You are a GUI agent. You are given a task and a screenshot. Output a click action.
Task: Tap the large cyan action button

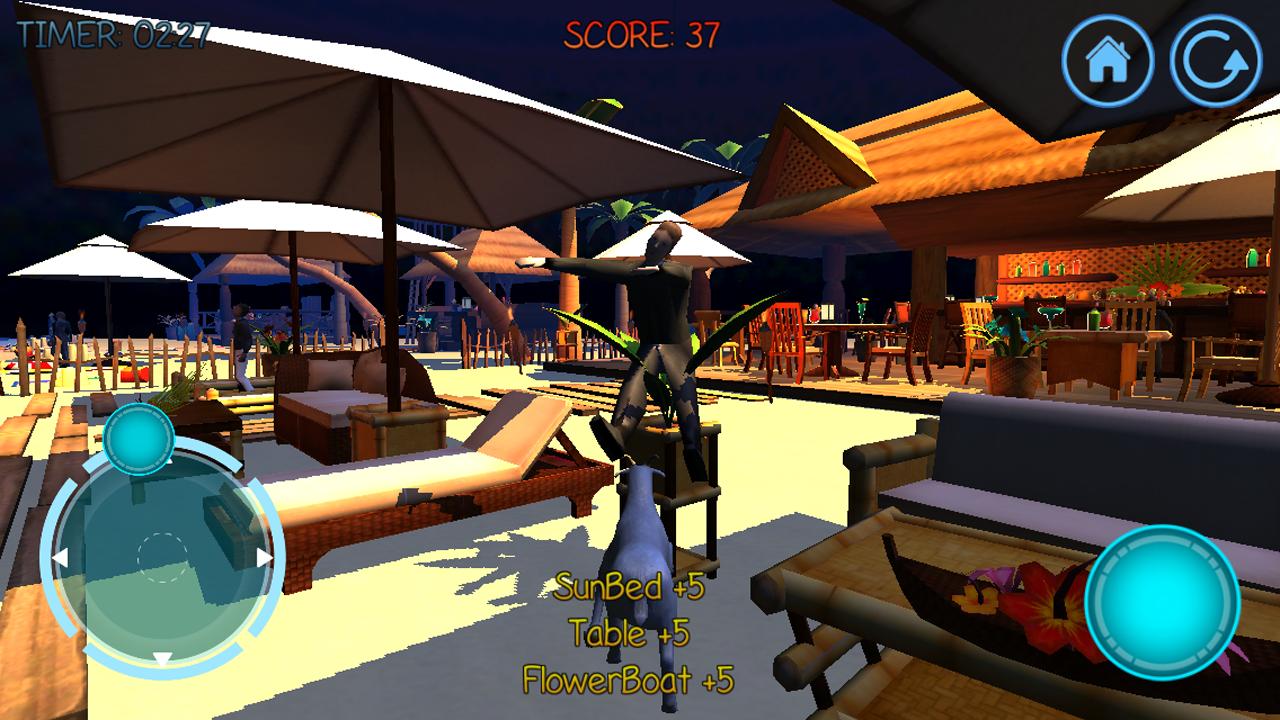(1162, 602)
